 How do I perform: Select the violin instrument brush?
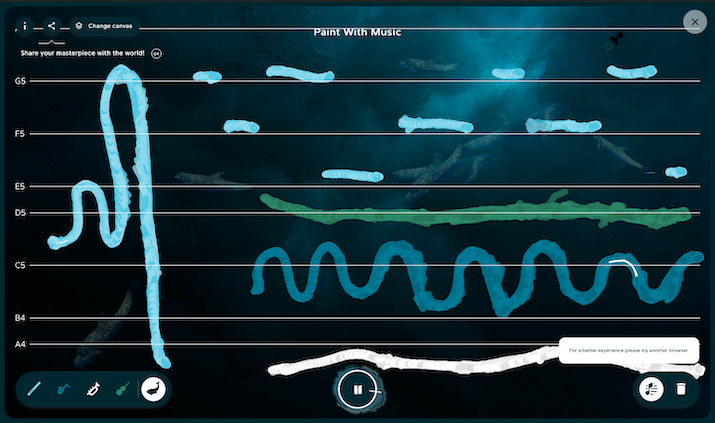122,388
